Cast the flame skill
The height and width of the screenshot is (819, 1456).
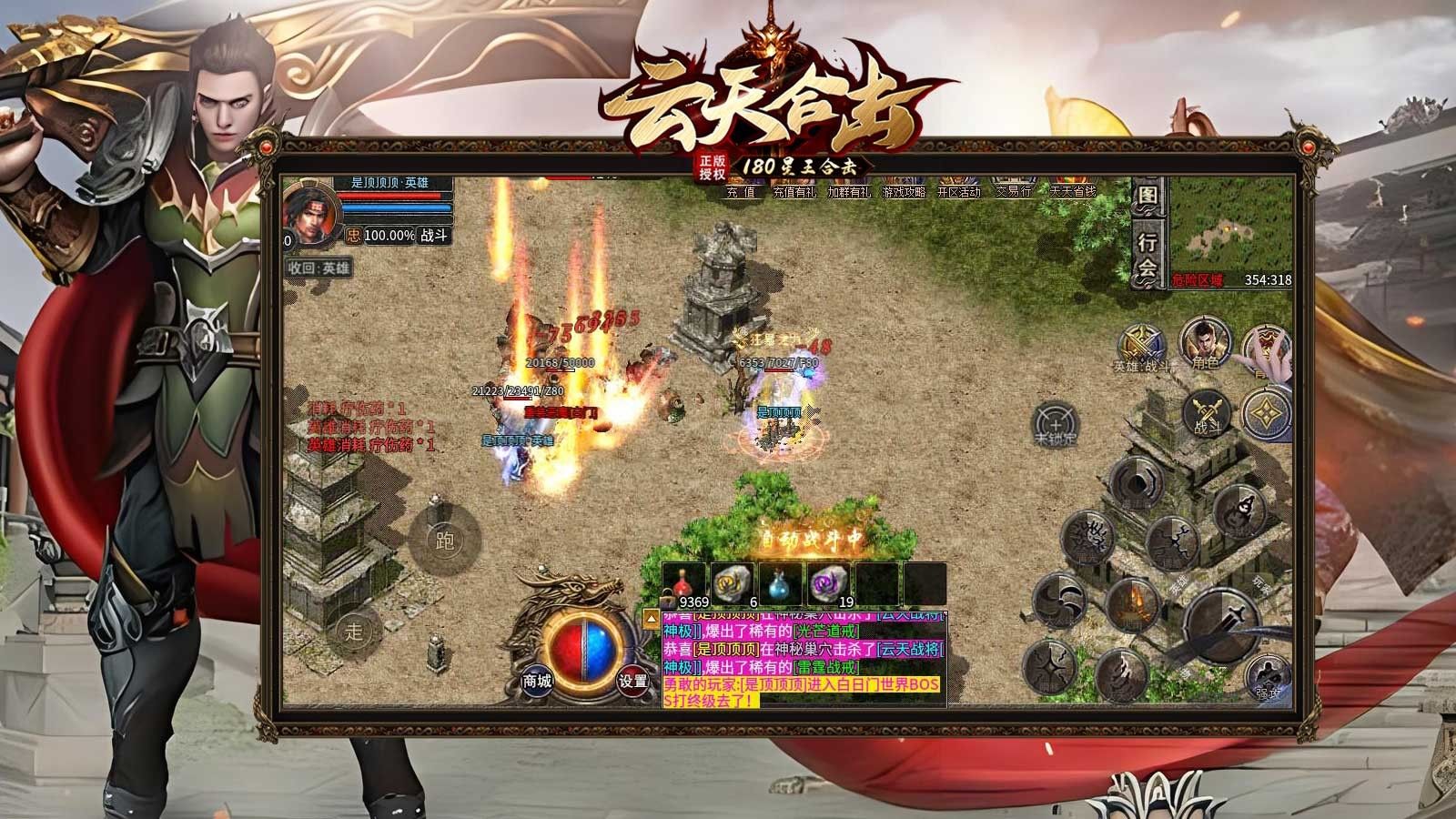(1132, 602)
